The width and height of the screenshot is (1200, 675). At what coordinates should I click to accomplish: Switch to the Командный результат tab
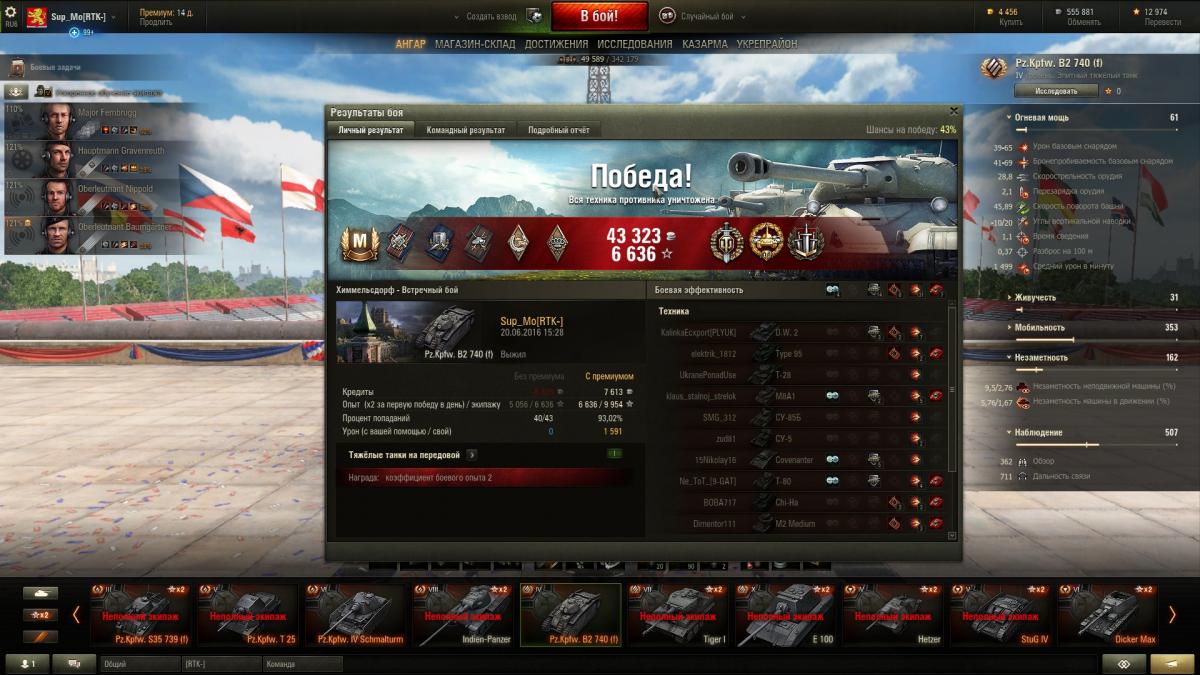coord(465,130)
